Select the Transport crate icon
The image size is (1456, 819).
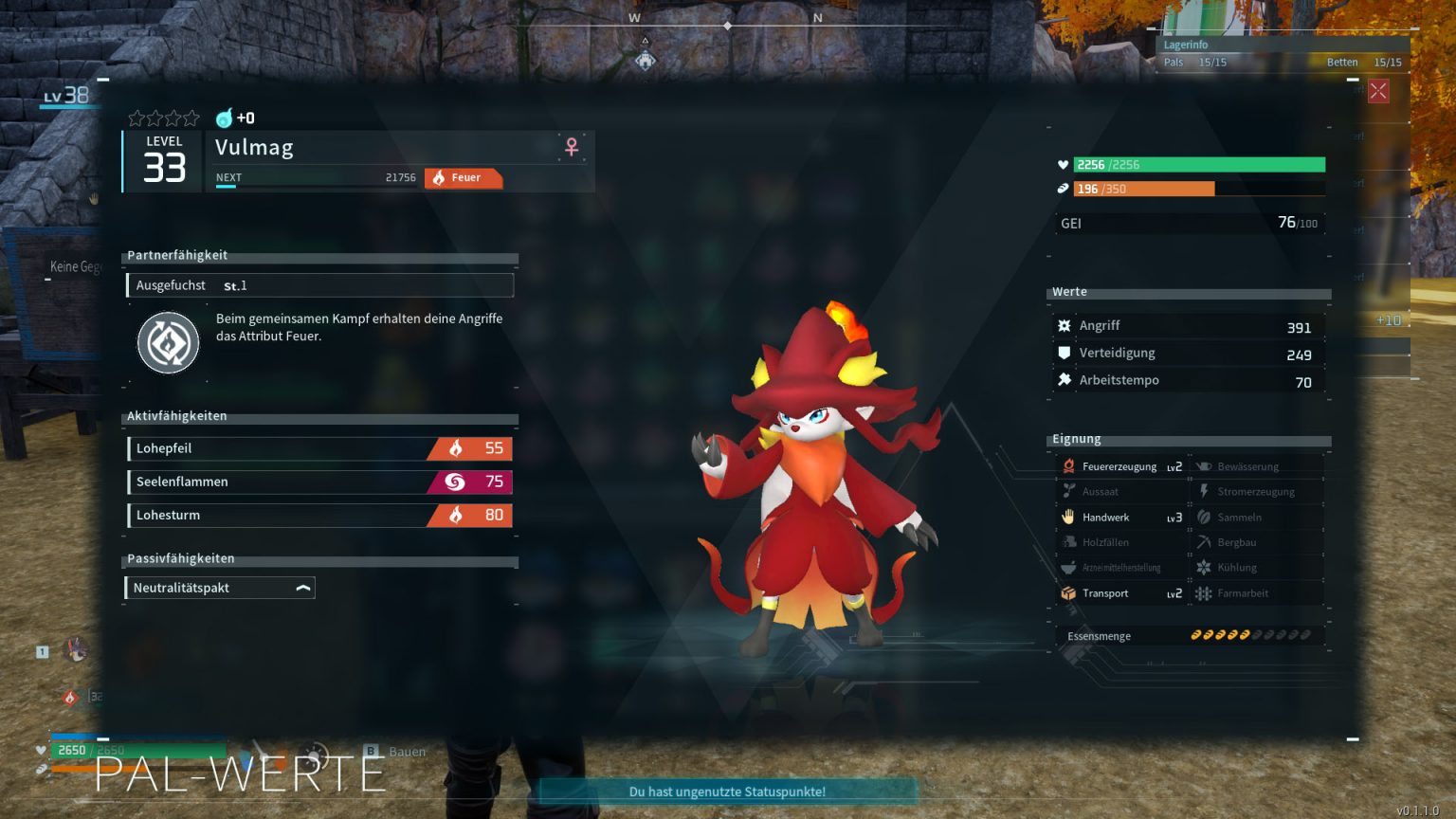1069,592
